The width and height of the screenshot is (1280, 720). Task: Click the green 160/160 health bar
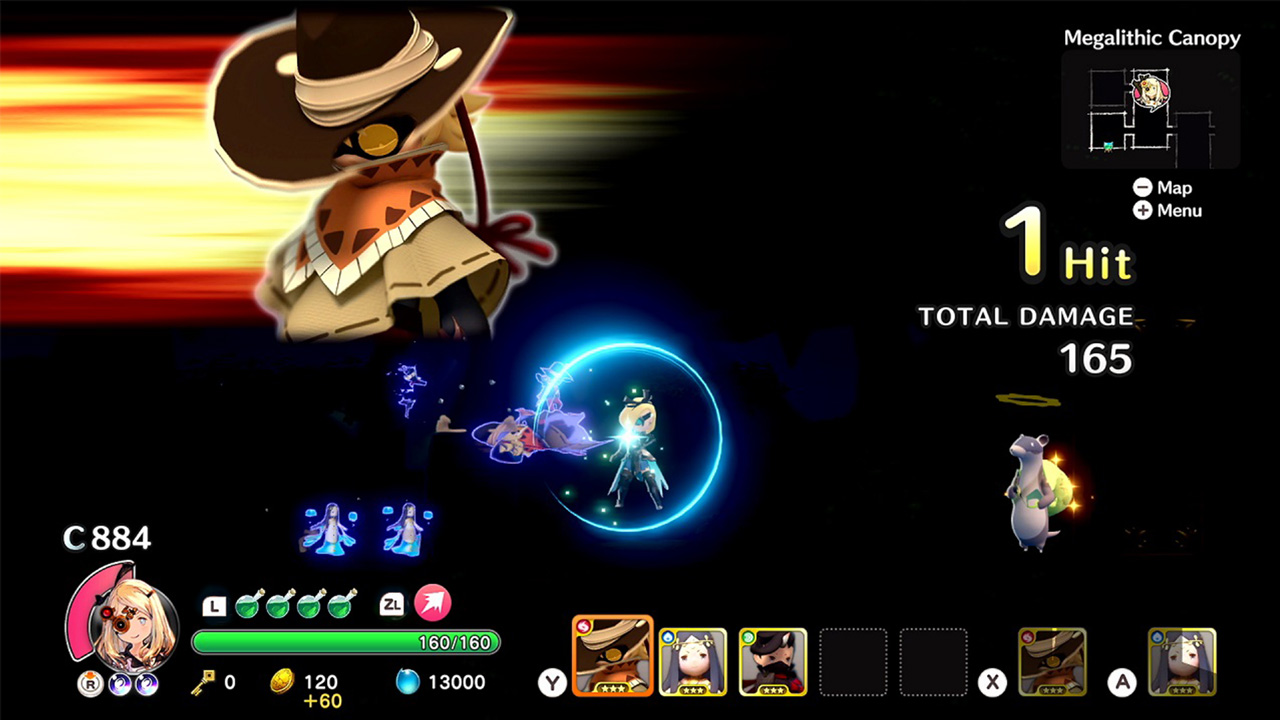345,643
